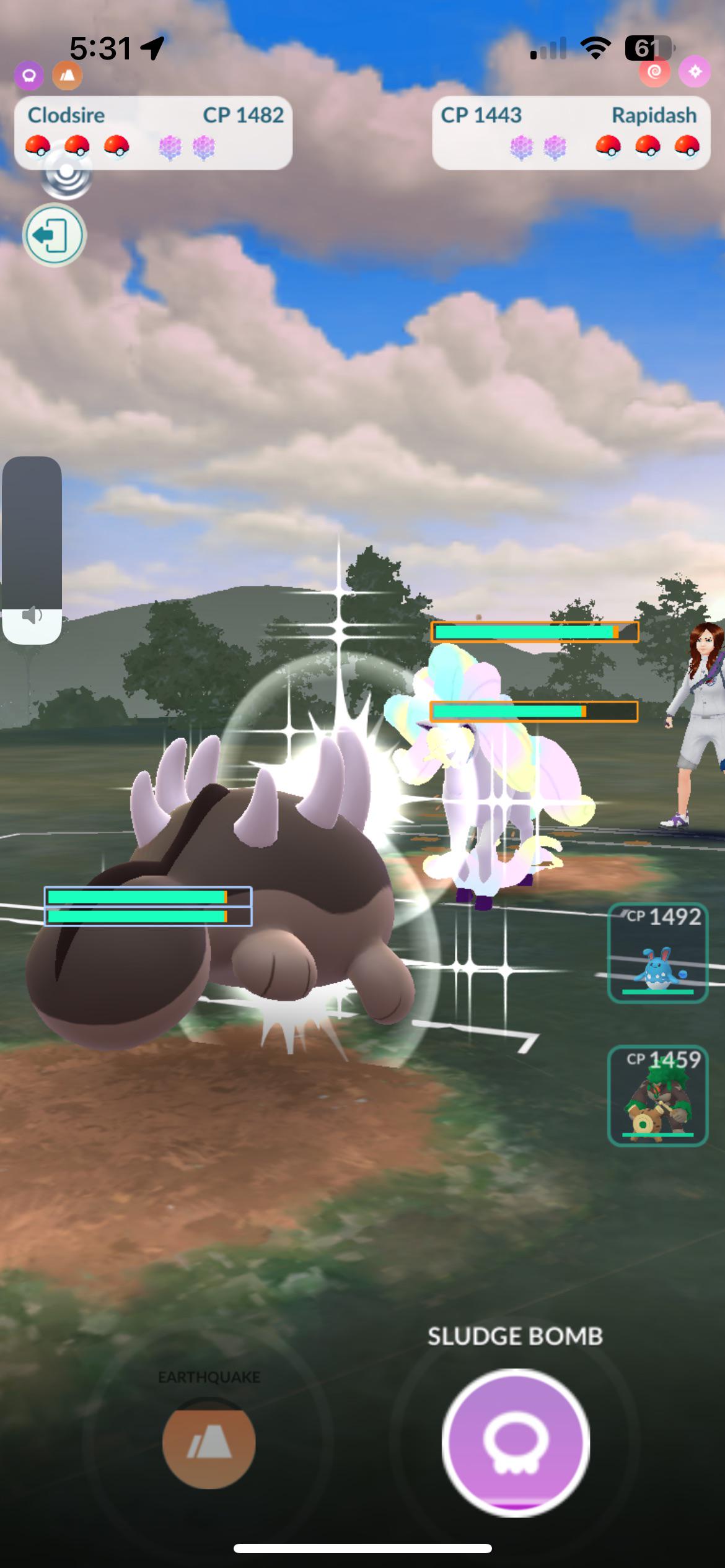
Task: Tap the Earthquake charged attack button
Action: click(209, 1443)
